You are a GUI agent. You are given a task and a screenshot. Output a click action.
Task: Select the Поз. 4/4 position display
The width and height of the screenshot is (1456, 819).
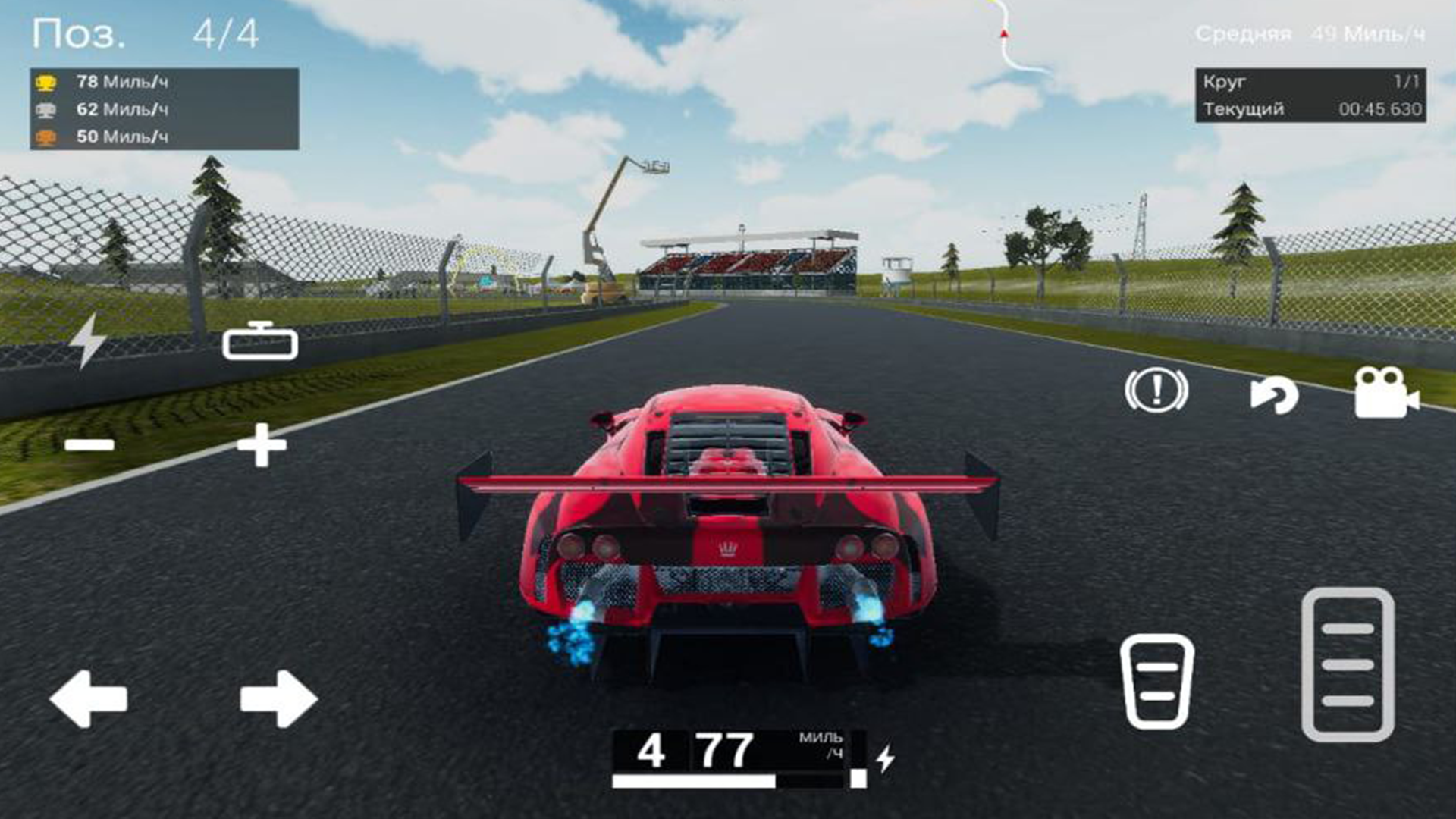140,32
